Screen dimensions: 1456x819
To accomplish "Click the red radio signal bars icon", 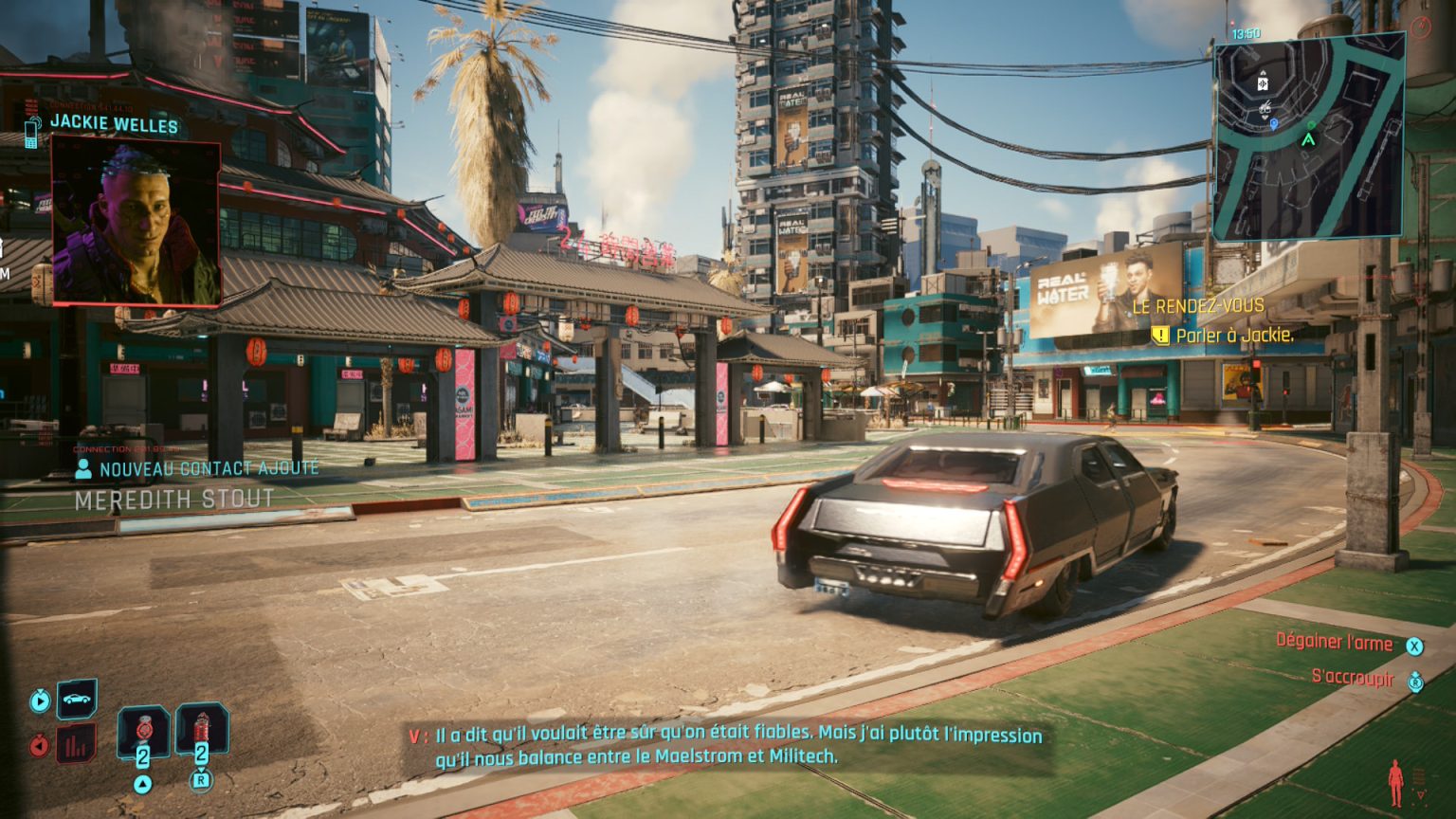I will point(76,744).
